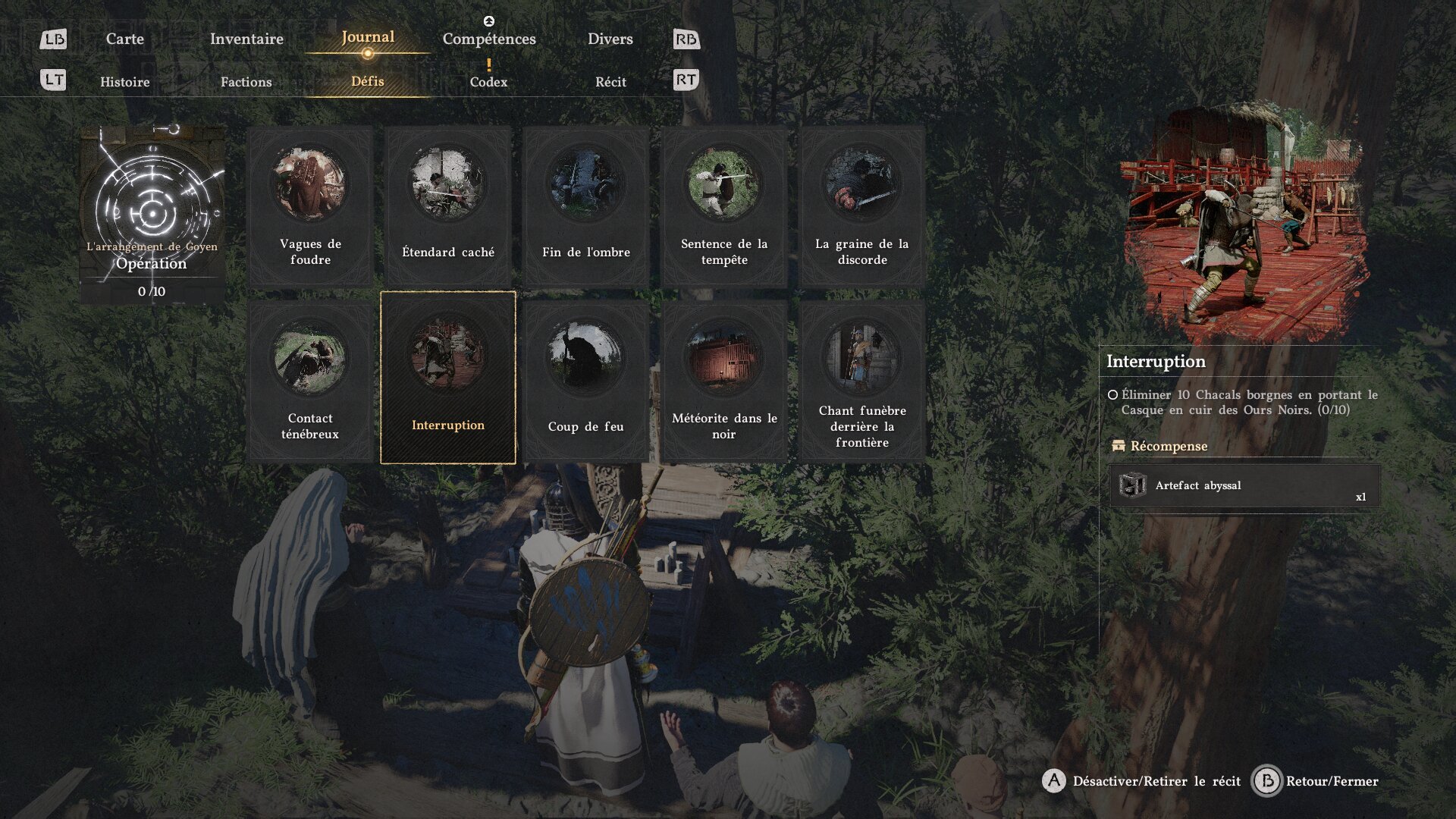The image size is (1456, 819).
Task: Choose the Contact ténébreux challenge tile
Action: click(310, 381)
